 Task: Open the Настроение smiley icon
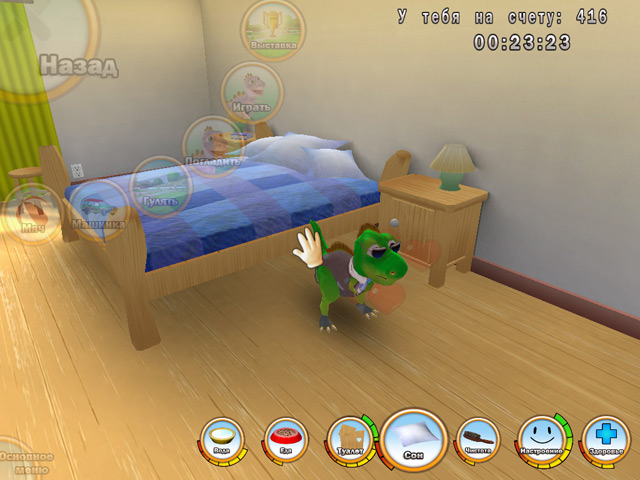coord(543,438)
